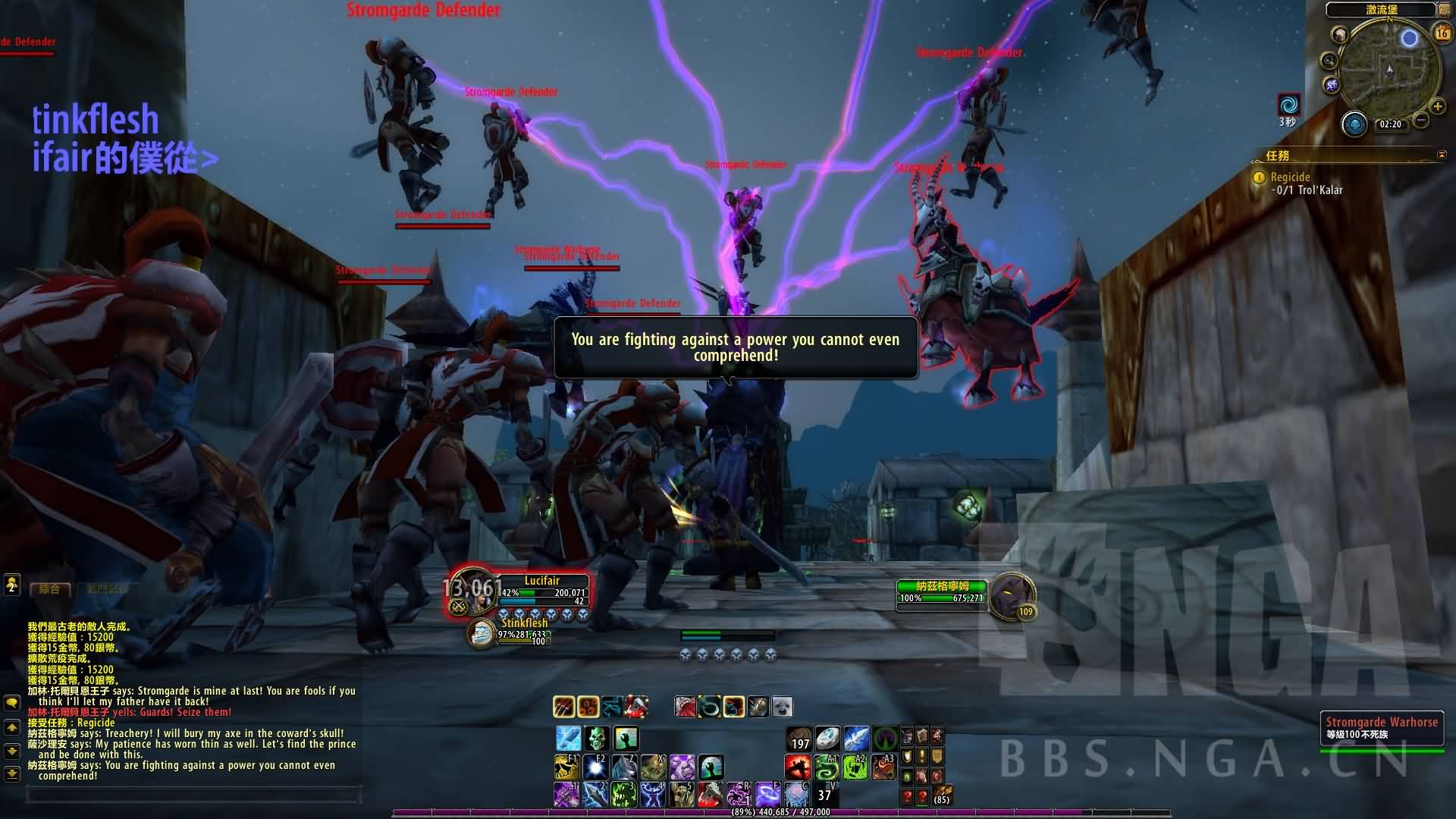Zoom out the minimap with the minus button
Screen dimensions: 1456x819
pyautogui.click(x=1422, y=120)
